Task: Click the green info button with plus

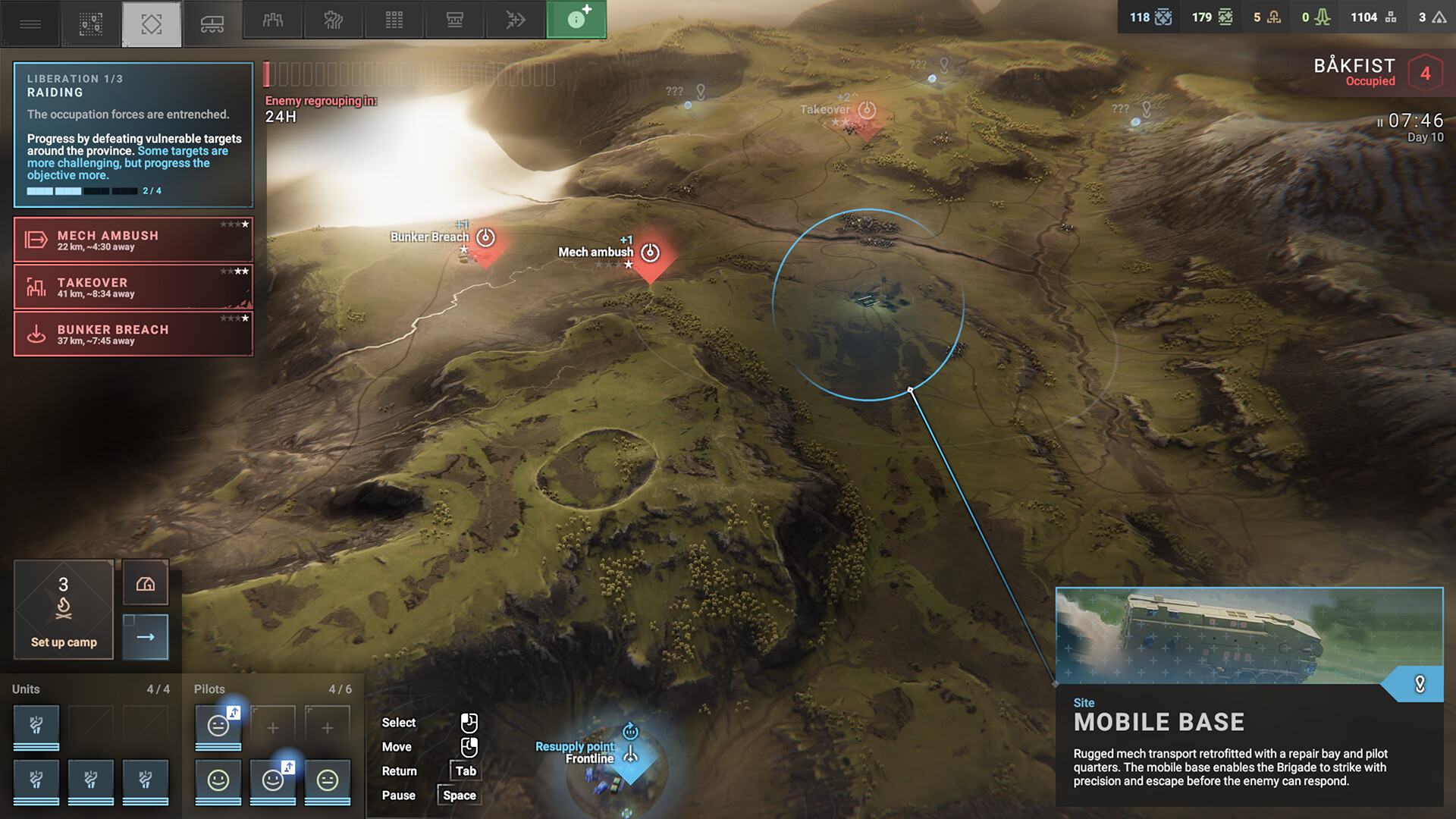Action: (576, 20)
